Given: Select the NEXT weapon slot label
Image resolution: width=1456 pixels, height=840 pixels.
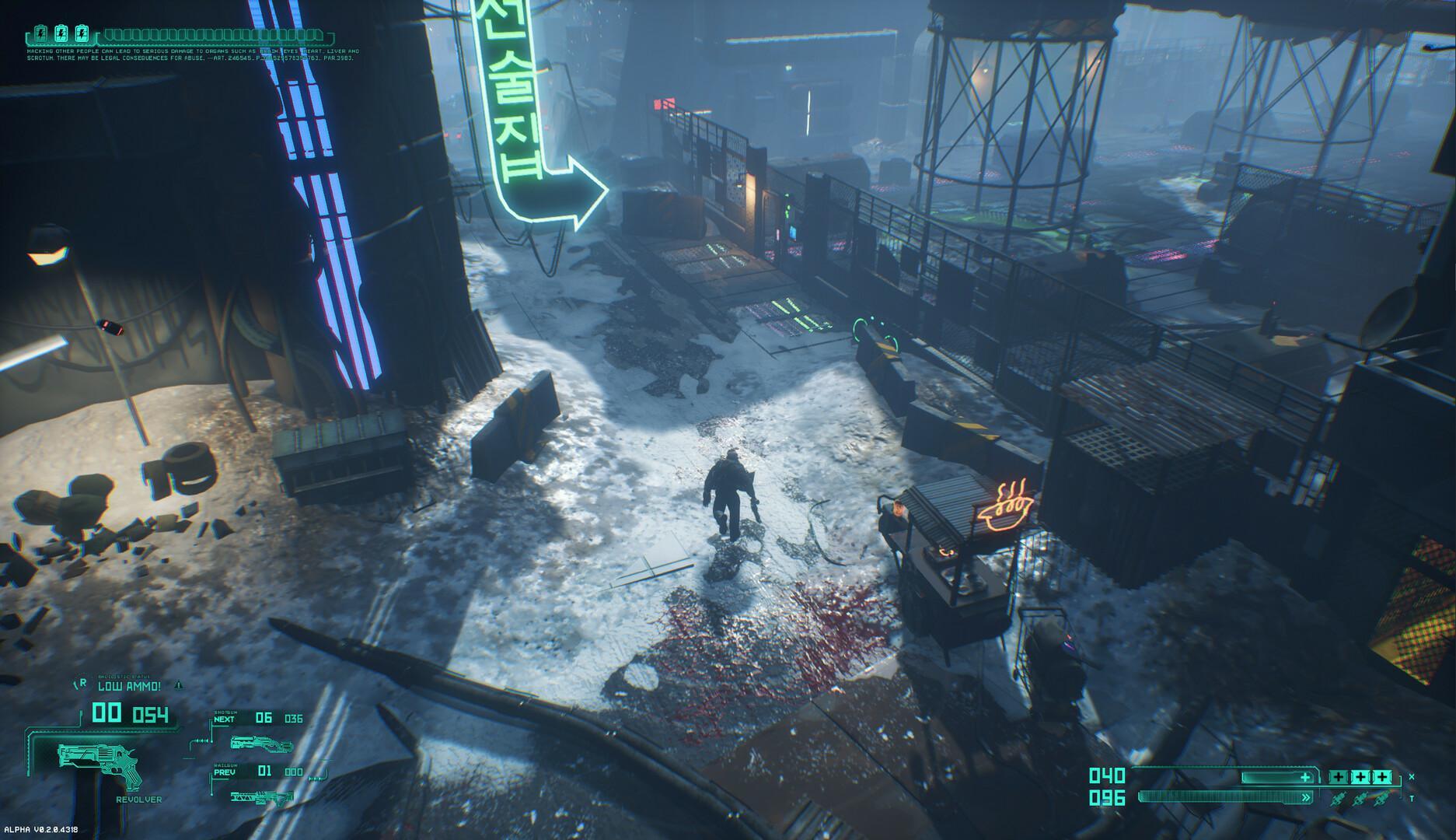Looking at the screenshot, I should tap(224, 719).
